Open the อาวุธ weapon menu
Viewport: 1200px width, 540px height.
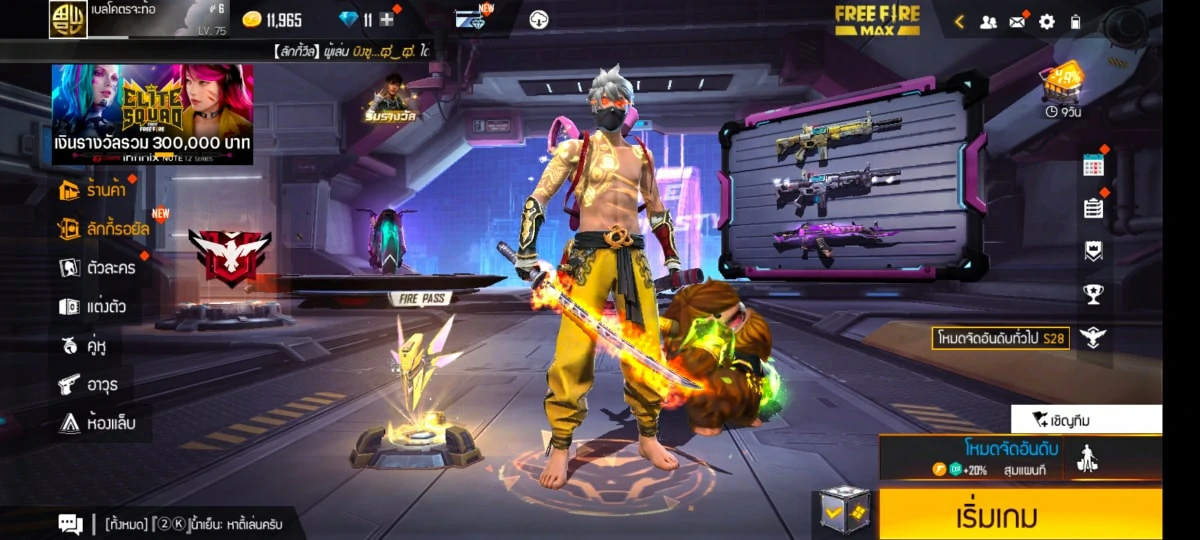point(88,384)
